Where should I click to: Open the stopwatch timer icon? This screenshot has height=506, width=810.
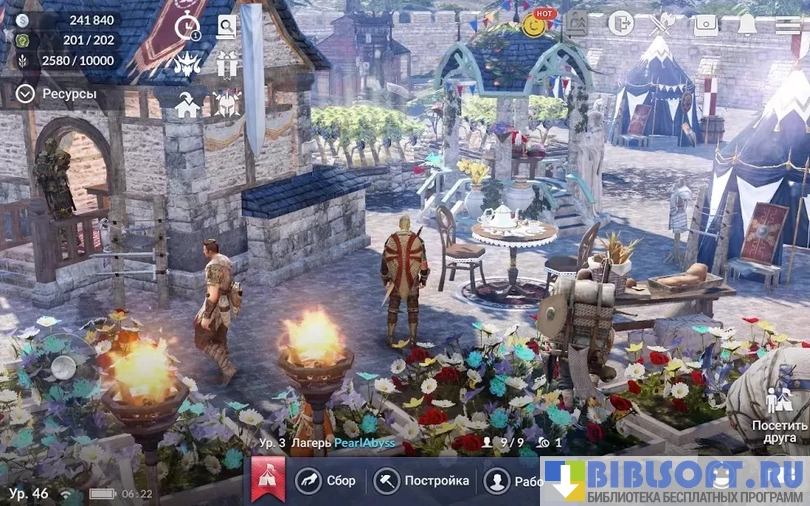coord(188,28)
